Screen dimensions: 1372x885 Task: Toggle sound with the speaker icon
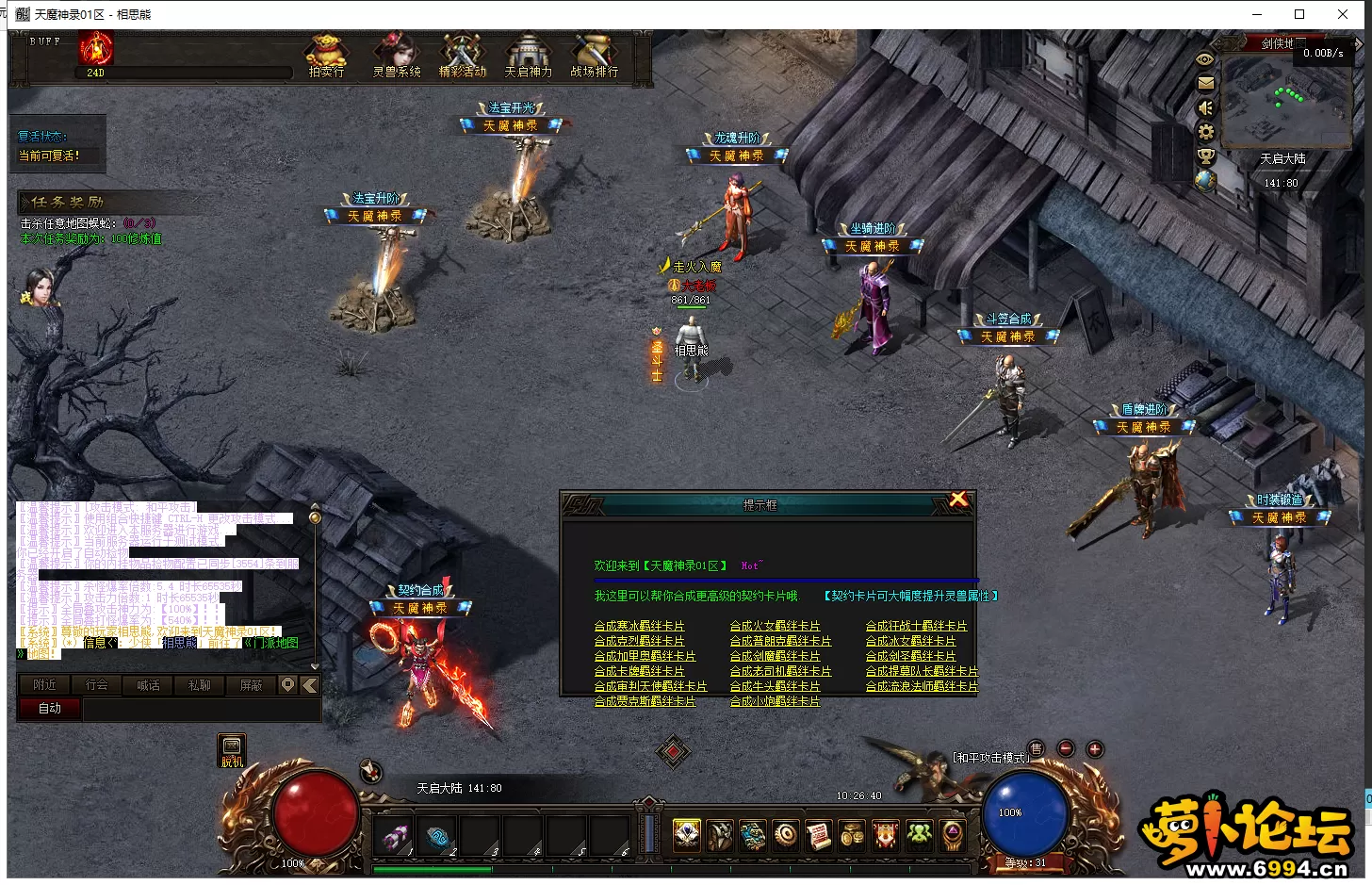[x=1205, y=107]
